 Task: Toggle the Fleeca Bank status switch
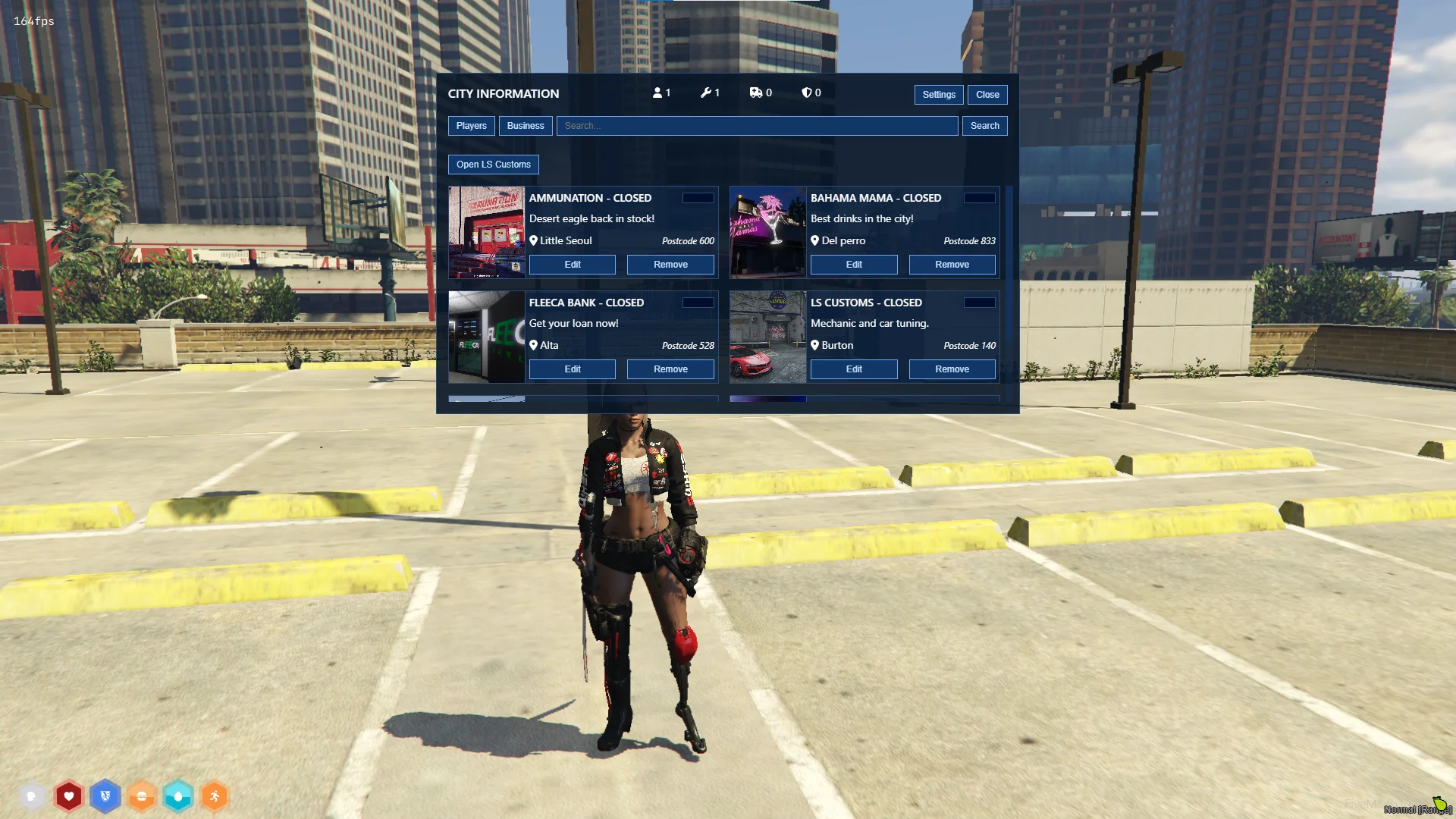tap(698, 303)
